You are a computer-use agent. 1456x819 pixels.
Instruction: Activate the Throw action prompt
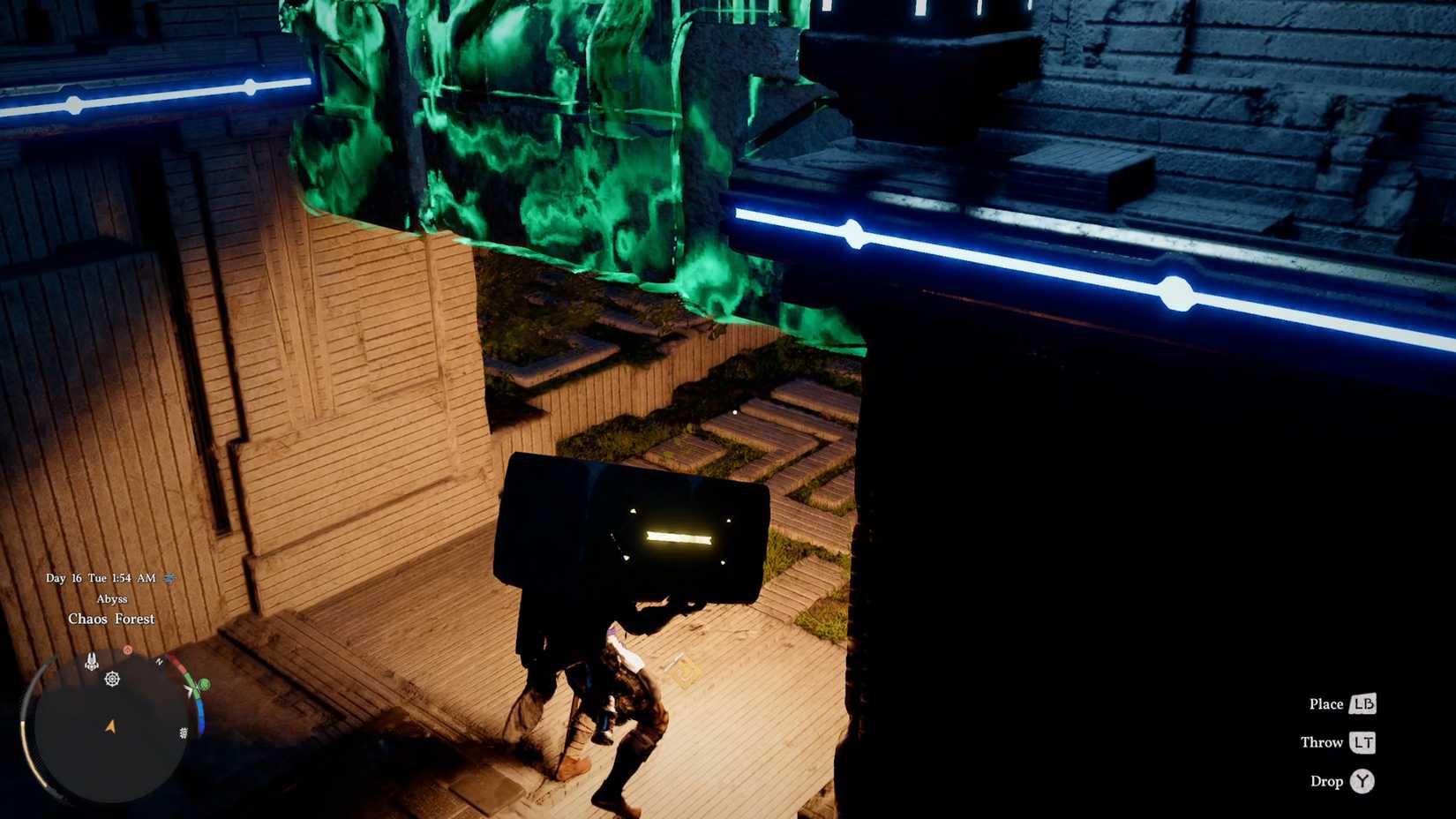coord(1322,742)
